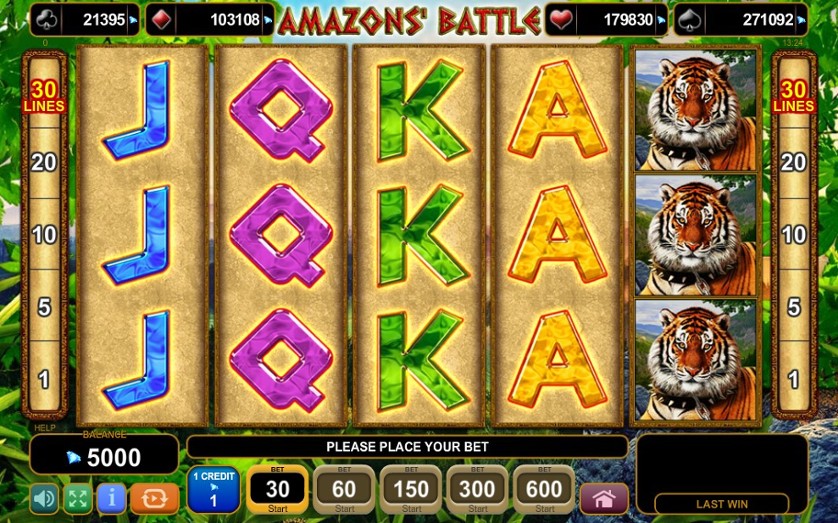This screenshot has height=523, width=838.
Task: Start a spin with bet 30
Action: tap(277, 489)
